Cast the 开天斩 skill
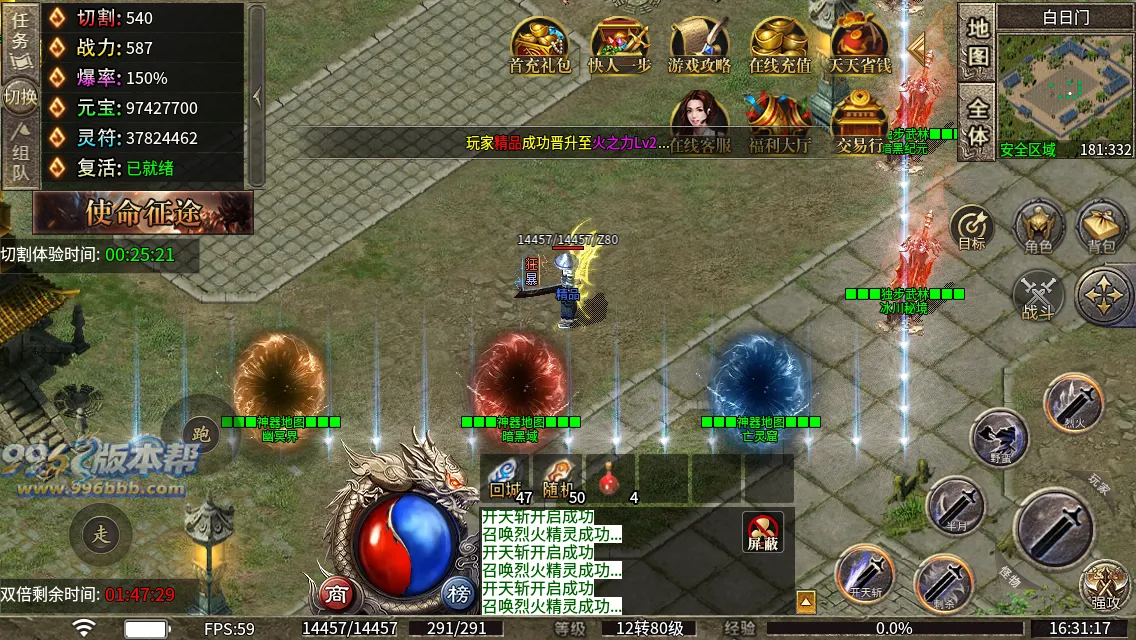Screen dimensions: 1136x640 [864, 574]
